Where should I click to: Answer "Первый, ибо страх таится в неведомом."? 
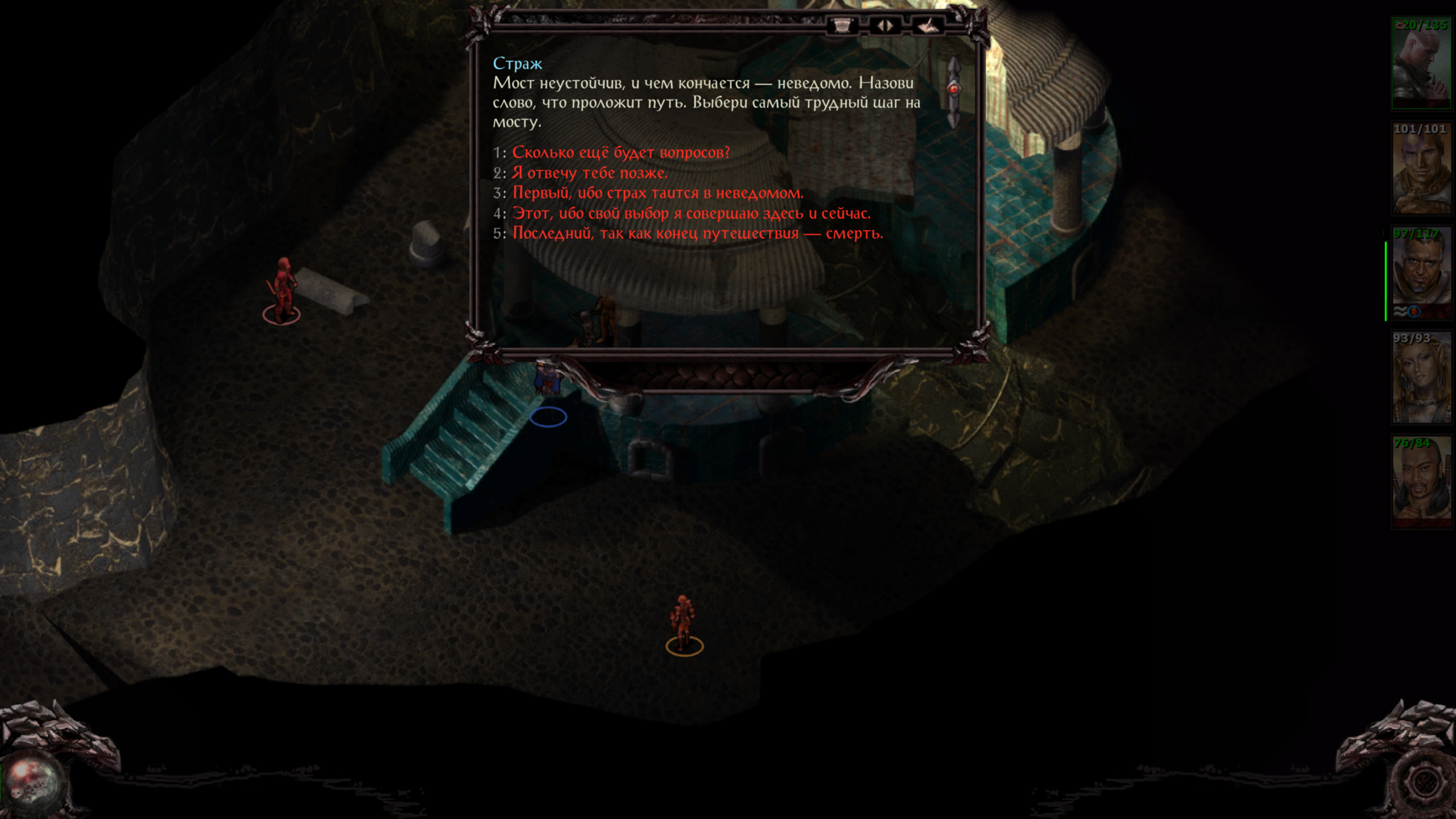click(x=657, y=193)
